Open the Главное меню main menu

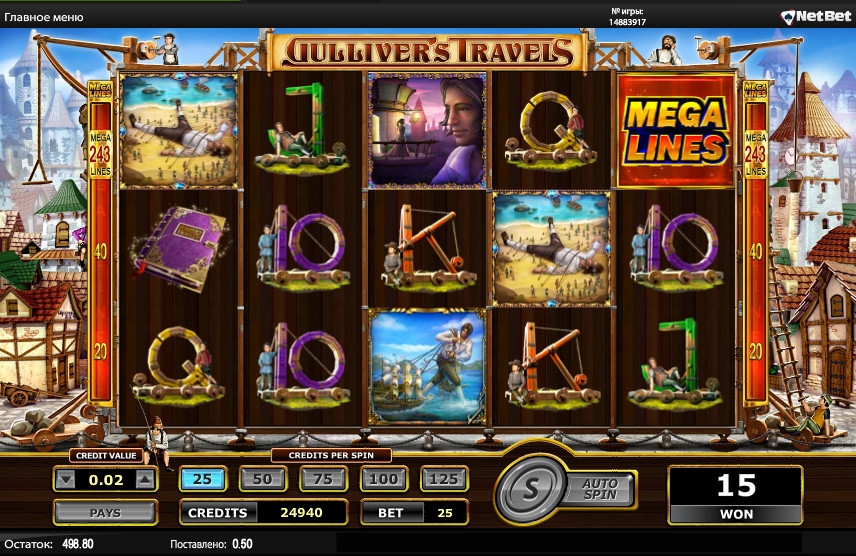(x=43, y=17)
